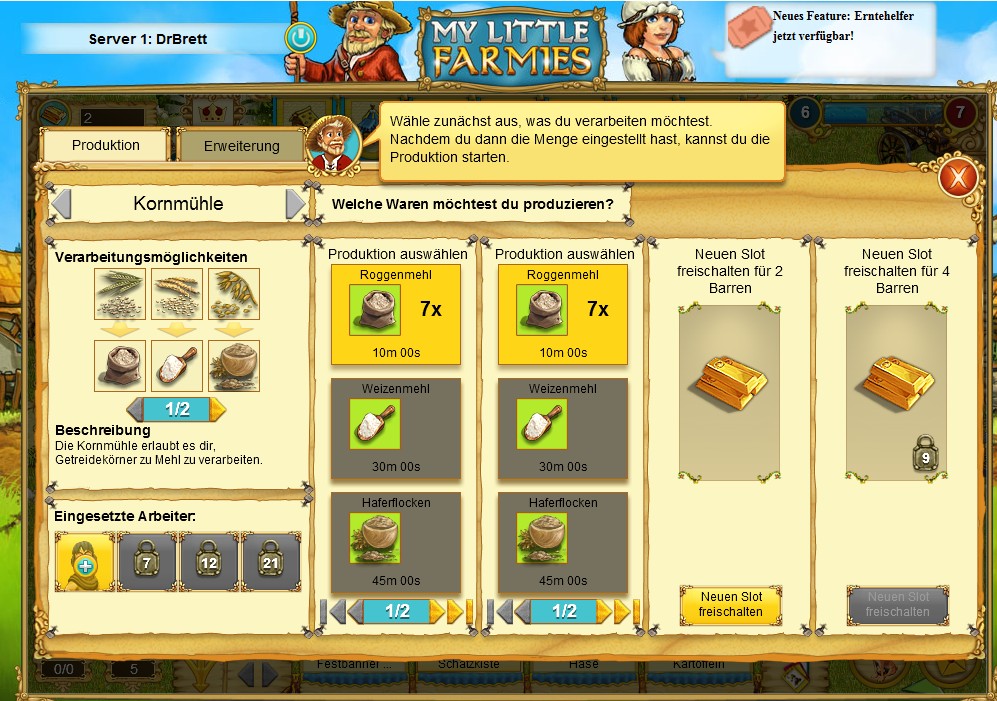Screen dimensions: 997x701
Task: Select the level 7 locked worker slot
Action: [147, 561]
